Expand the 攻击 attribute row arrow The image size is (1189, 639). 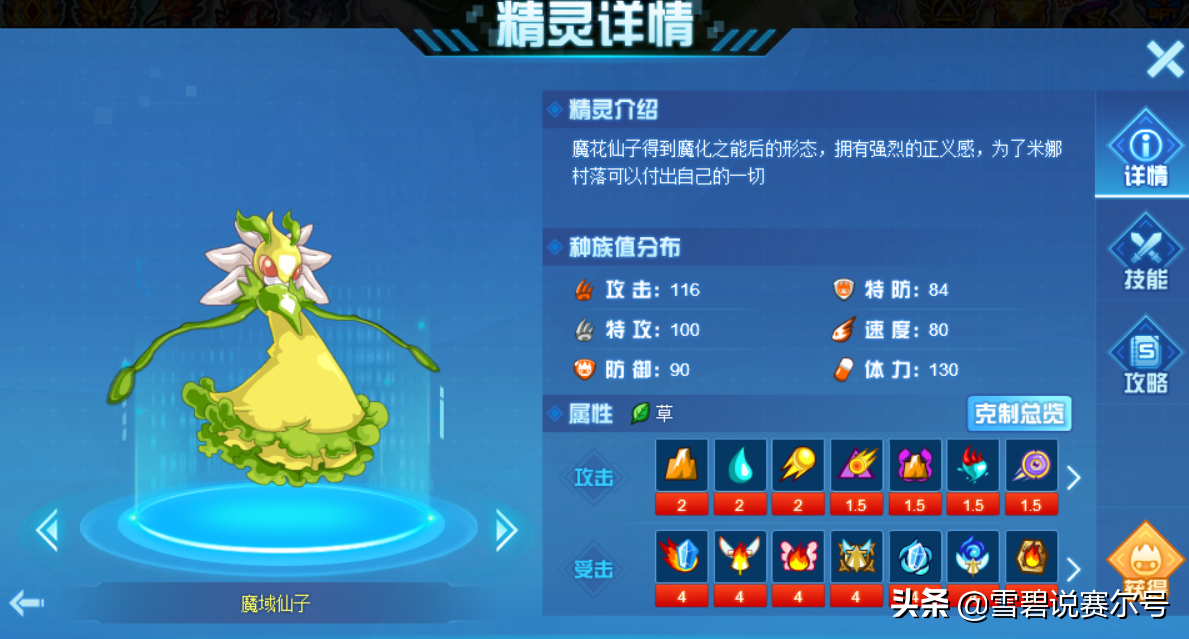1073,478
